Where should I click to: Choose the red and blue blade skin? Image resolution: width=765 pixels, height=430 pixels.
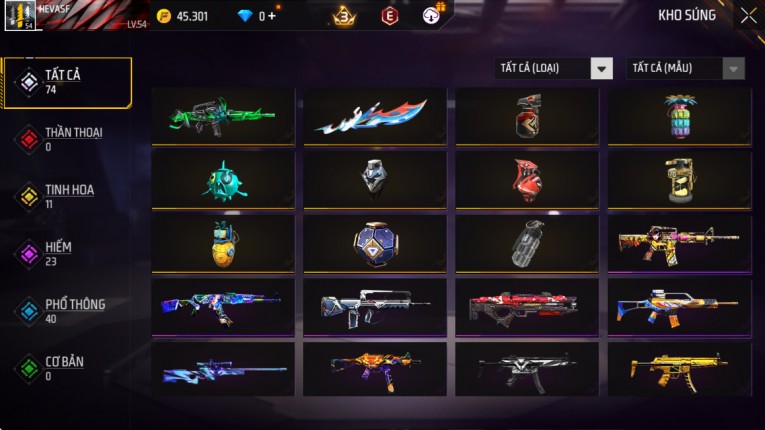click(375, 116)
